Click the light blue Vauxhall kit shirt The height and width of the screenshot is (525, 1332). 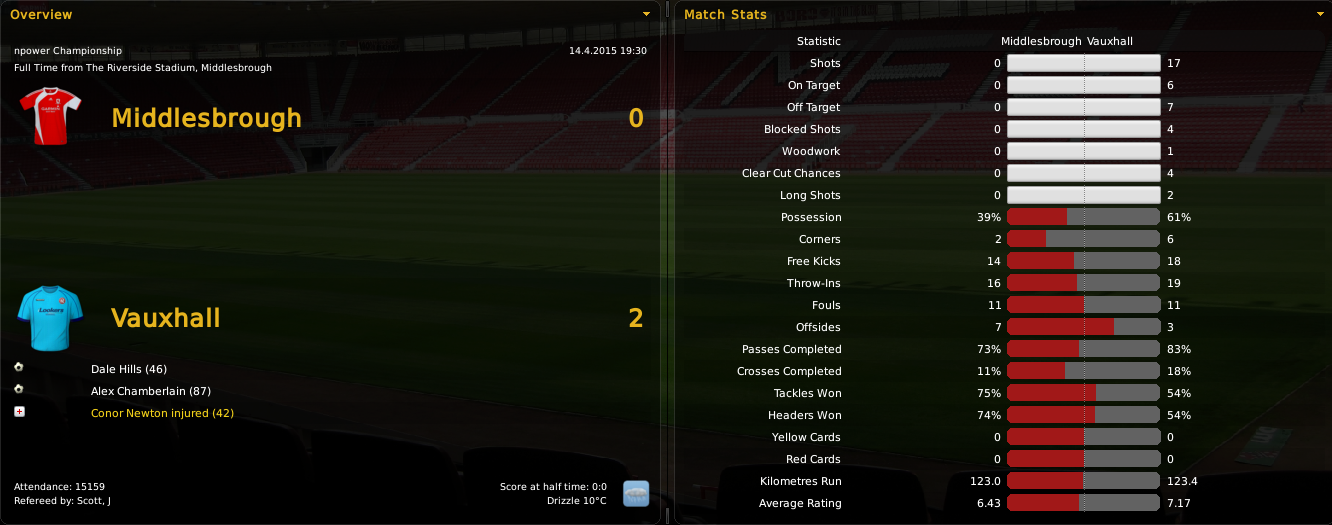click(43, 317)
